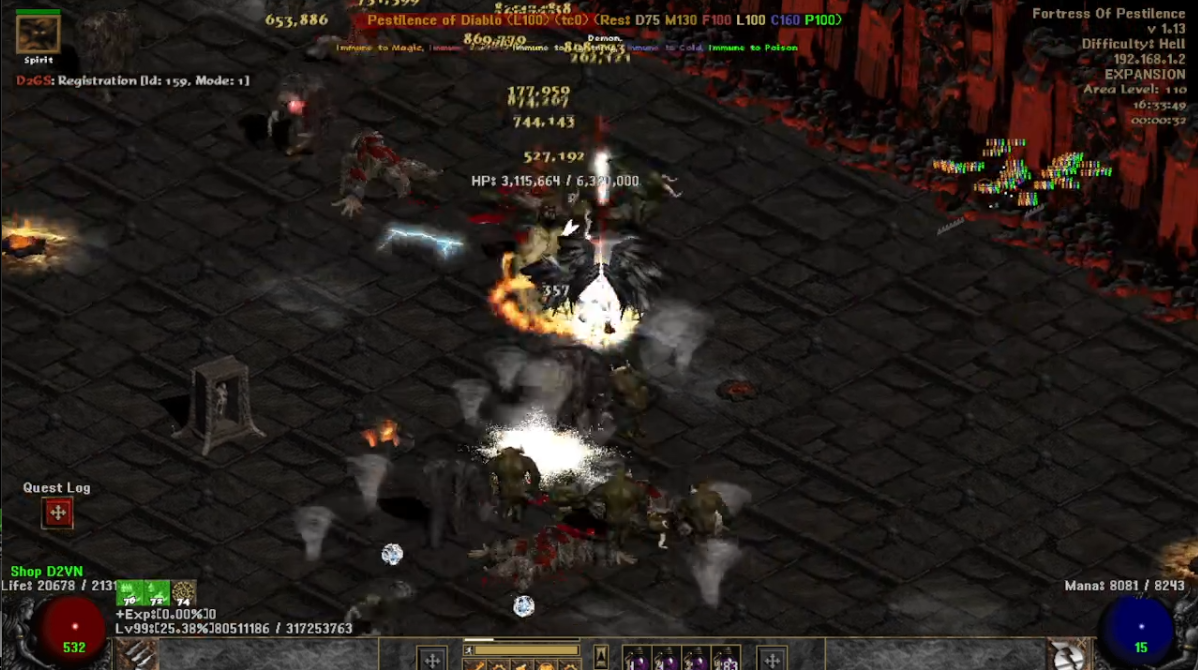Click the cross button left of the stamina bar

(x=432, y=659)
